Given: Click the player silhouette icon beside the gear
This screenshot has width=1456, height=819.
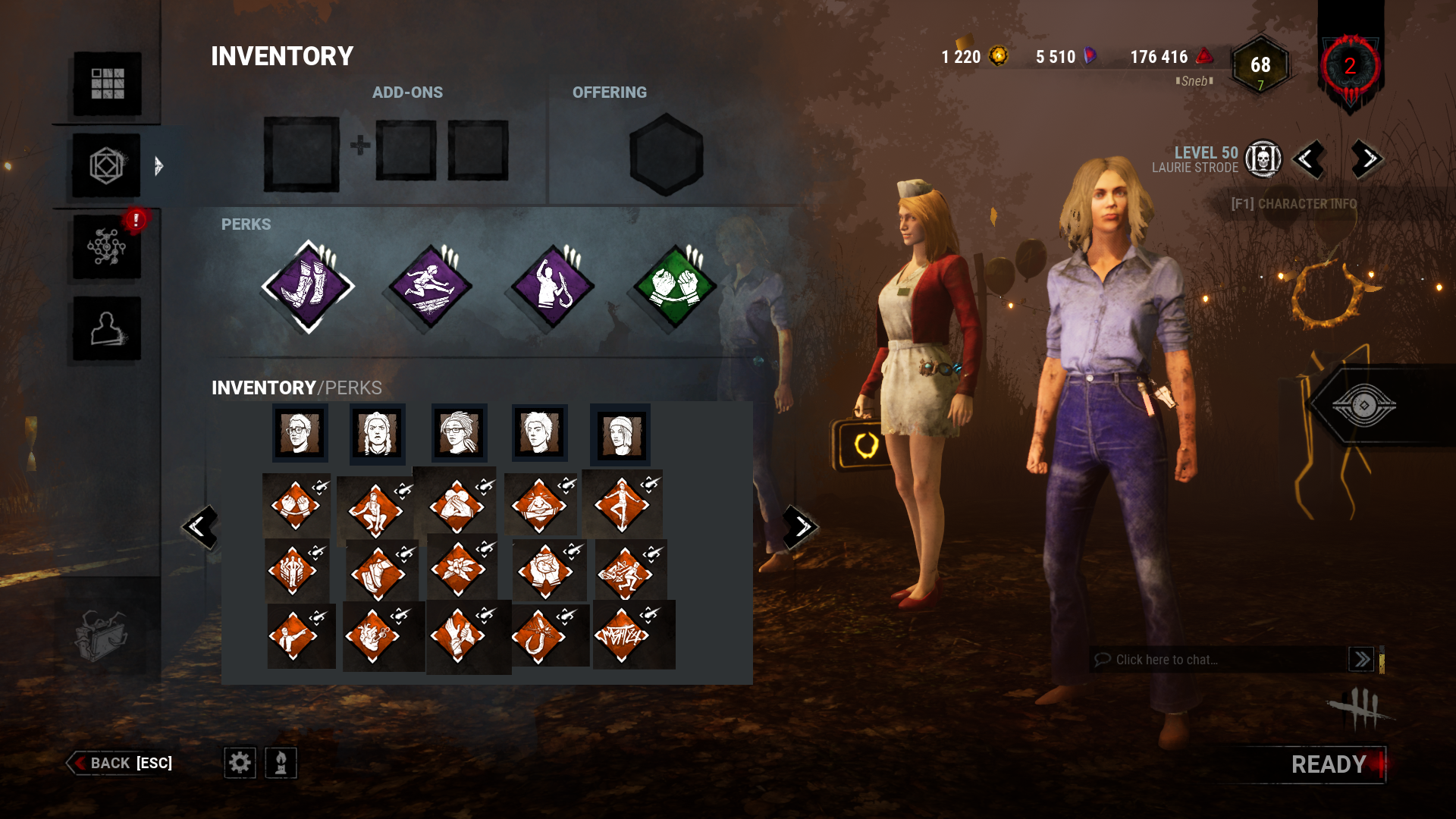Looking at the screenshot, I should pos(279,764).
